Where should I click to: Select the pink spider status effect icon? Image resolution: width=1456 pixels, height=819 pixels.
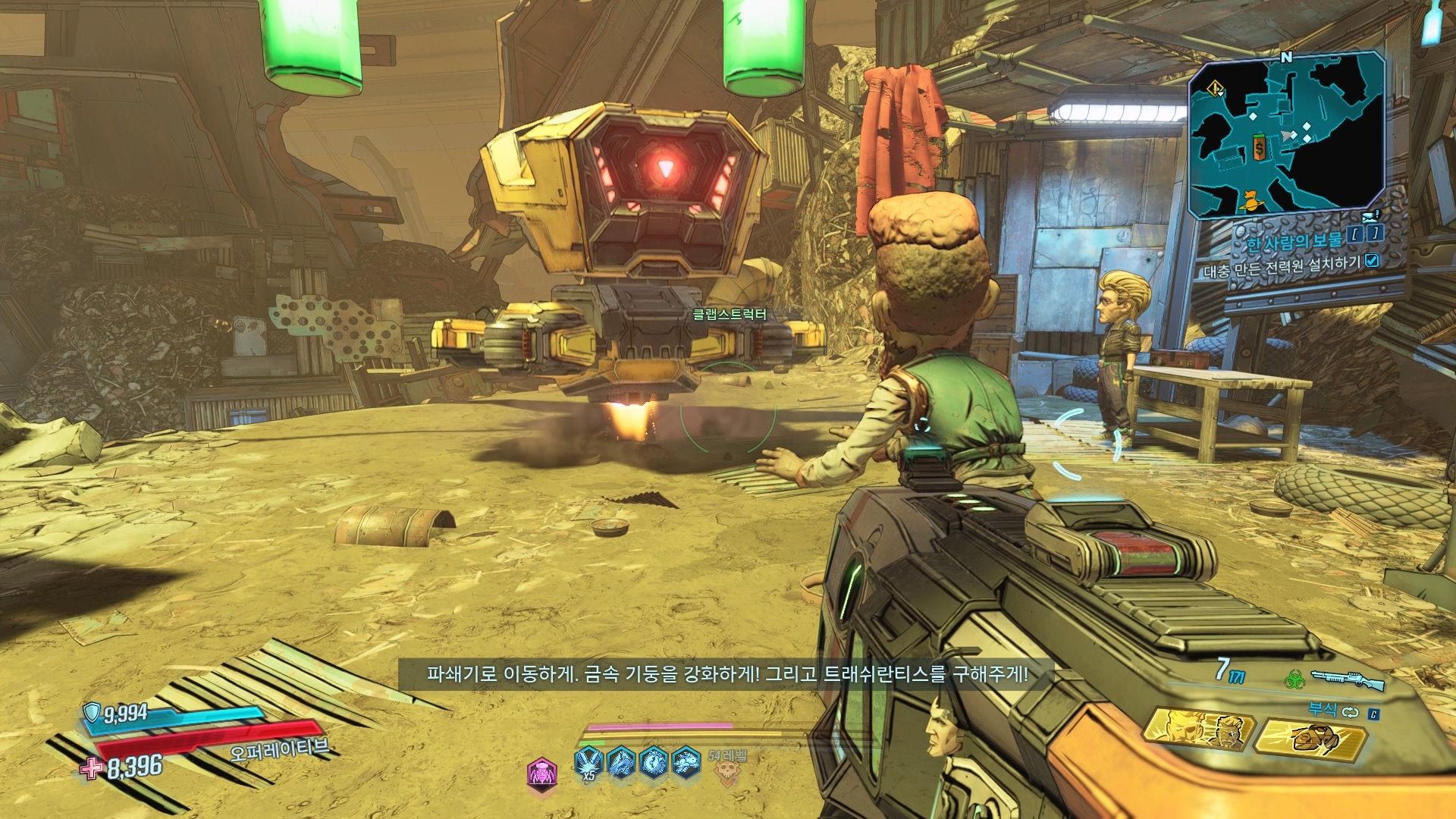pos(542,773)
